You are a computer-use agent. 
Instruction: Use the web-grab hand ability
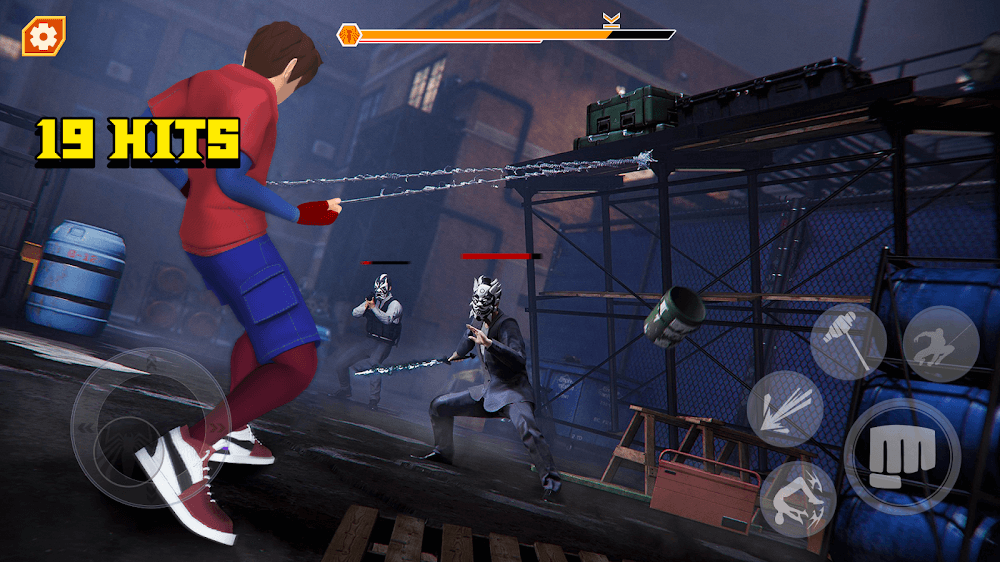click(848, 343)
